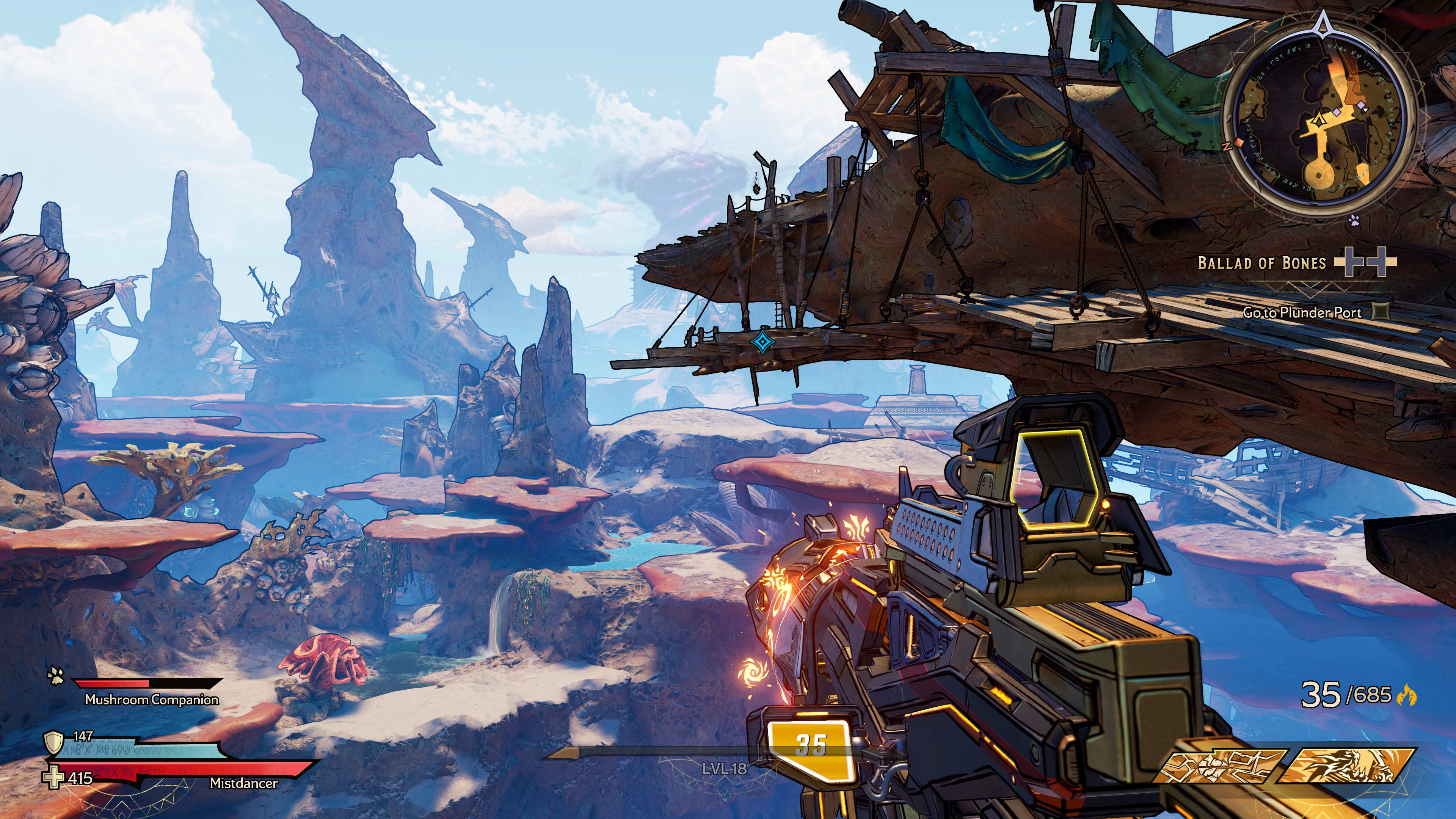The image size is (1456, 819).
Task: Select the Mushroom Companion paw icon
Action: (56, 675)
